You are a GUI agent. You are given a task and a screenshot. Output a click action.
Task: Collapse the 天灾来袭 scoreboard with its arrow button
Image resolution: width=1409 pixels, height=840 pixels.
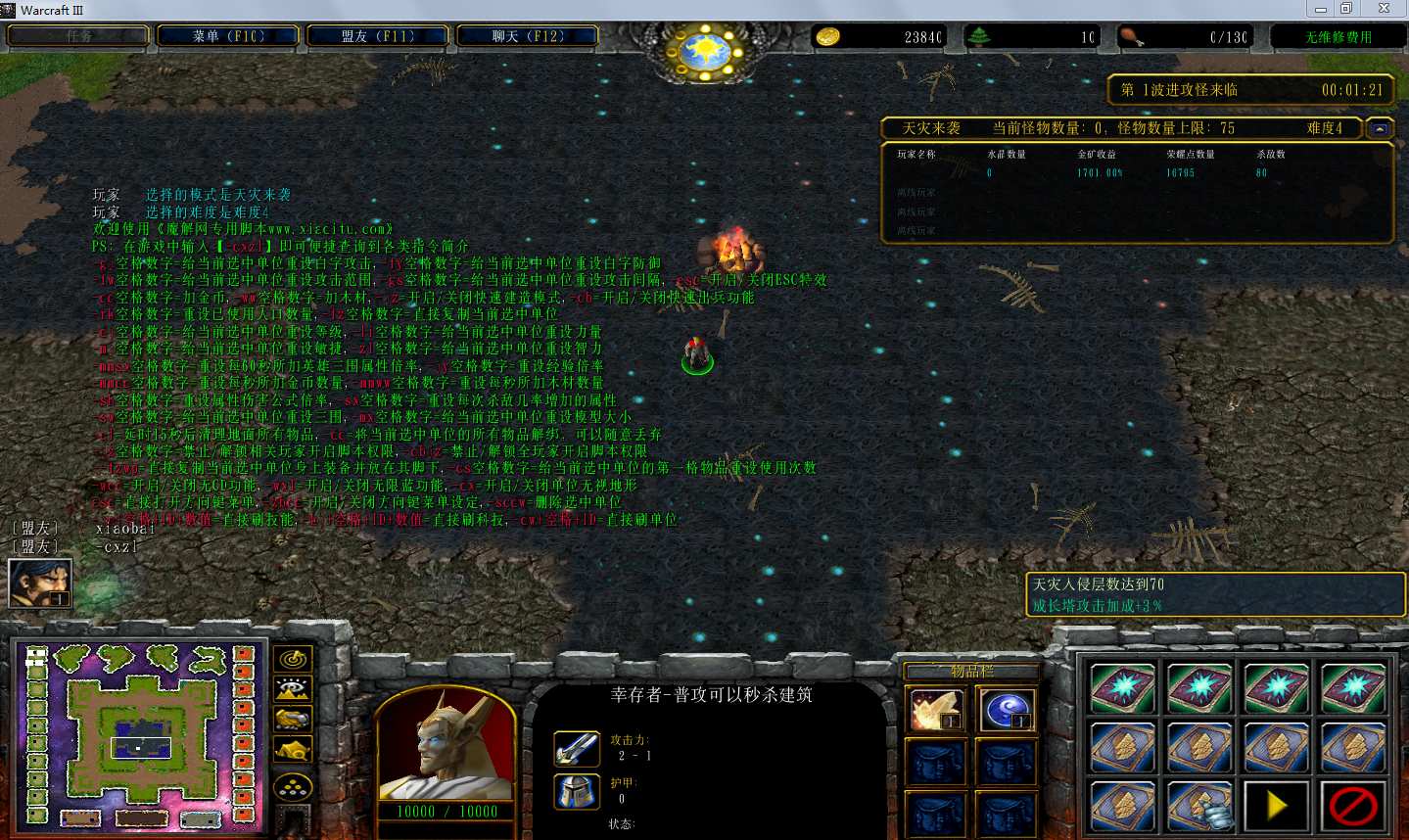[1380, 128]
